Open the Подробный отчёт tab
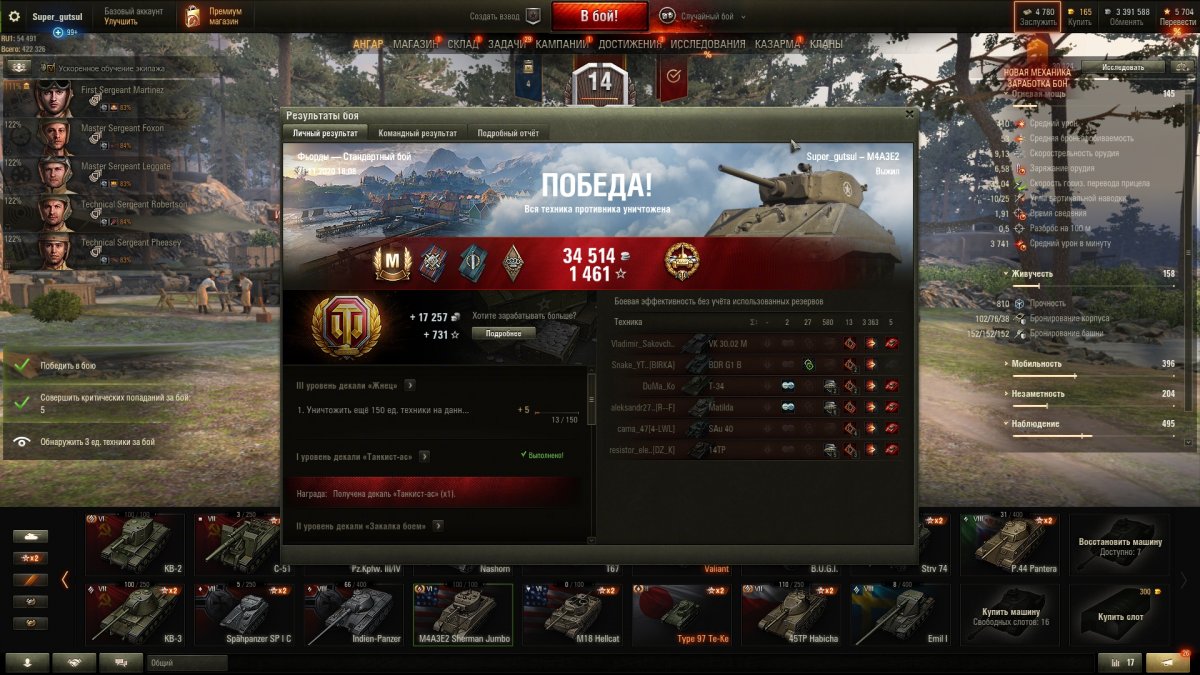The height and width of the screenshot is (675, 1200). [x=508, y=133]
